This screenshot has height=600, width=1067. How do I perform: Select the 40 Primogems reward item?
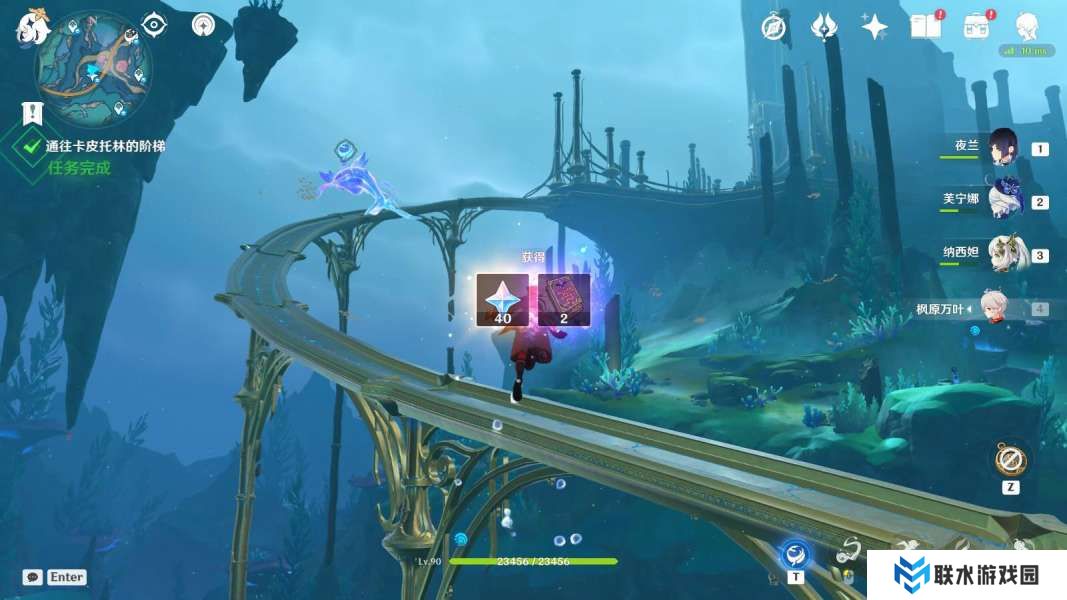tap(502, 300)
